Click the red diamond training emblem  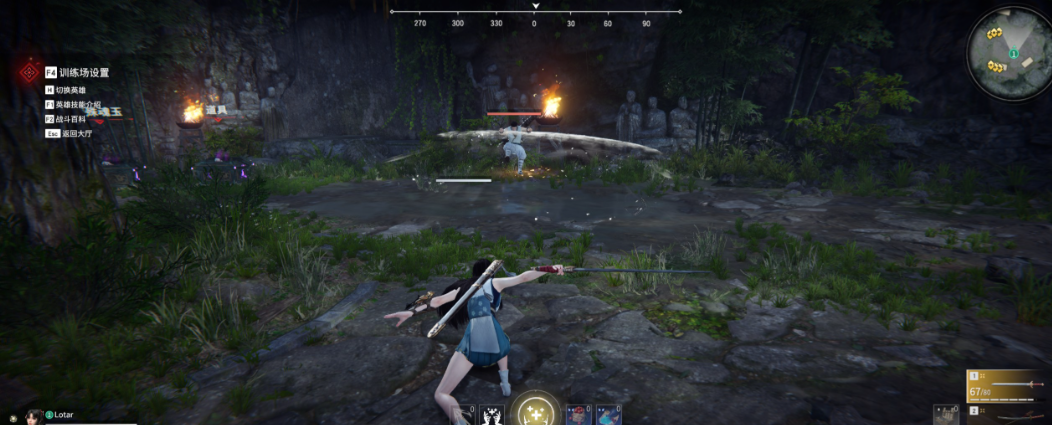30,74
